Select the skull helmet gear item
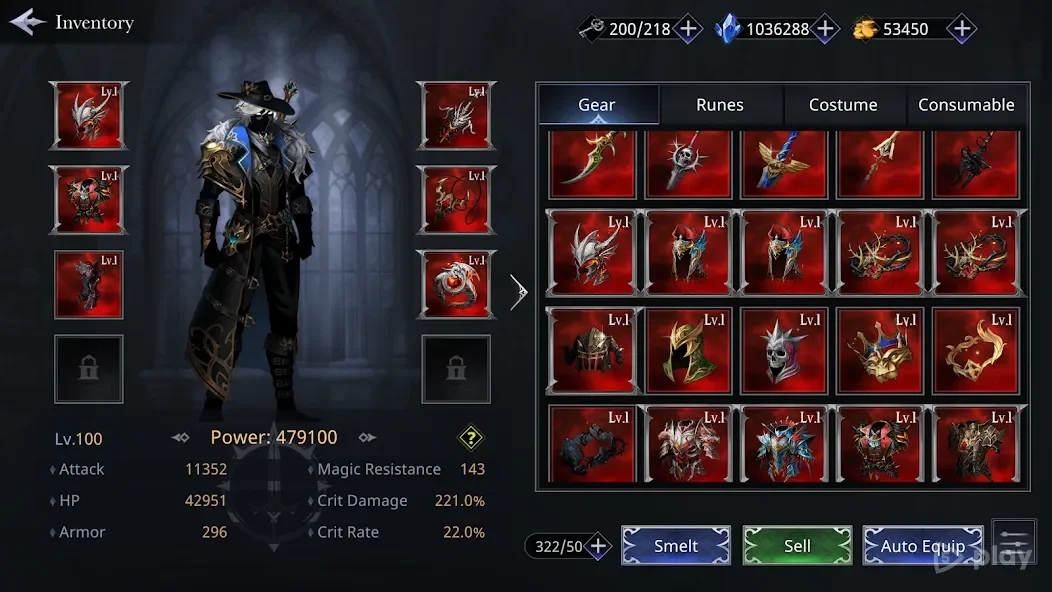The image size is (1052, 592). [785, 351]
